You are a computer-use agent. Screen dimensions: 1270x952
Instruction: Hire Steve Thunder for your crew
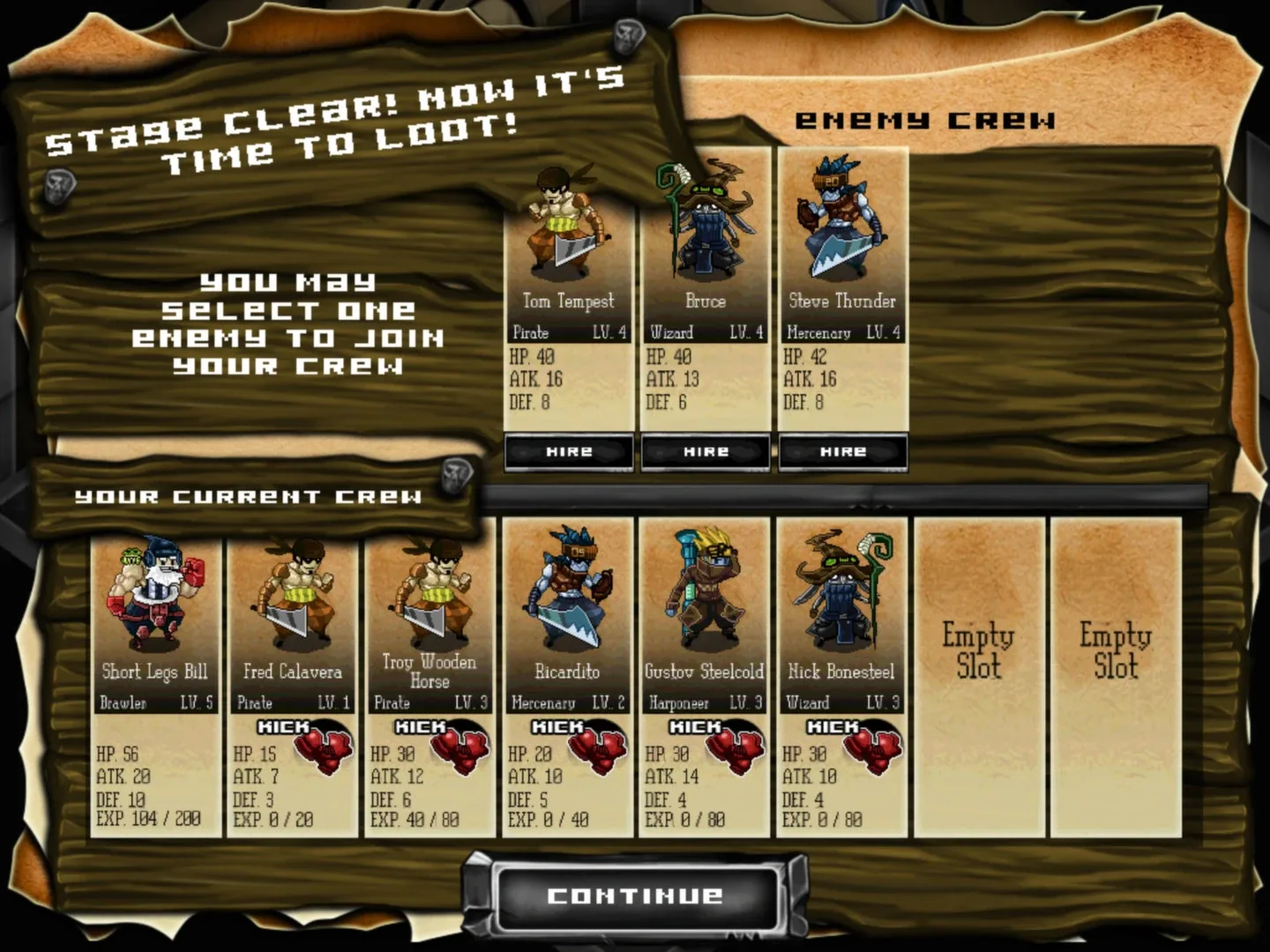(x=842, y=451)
